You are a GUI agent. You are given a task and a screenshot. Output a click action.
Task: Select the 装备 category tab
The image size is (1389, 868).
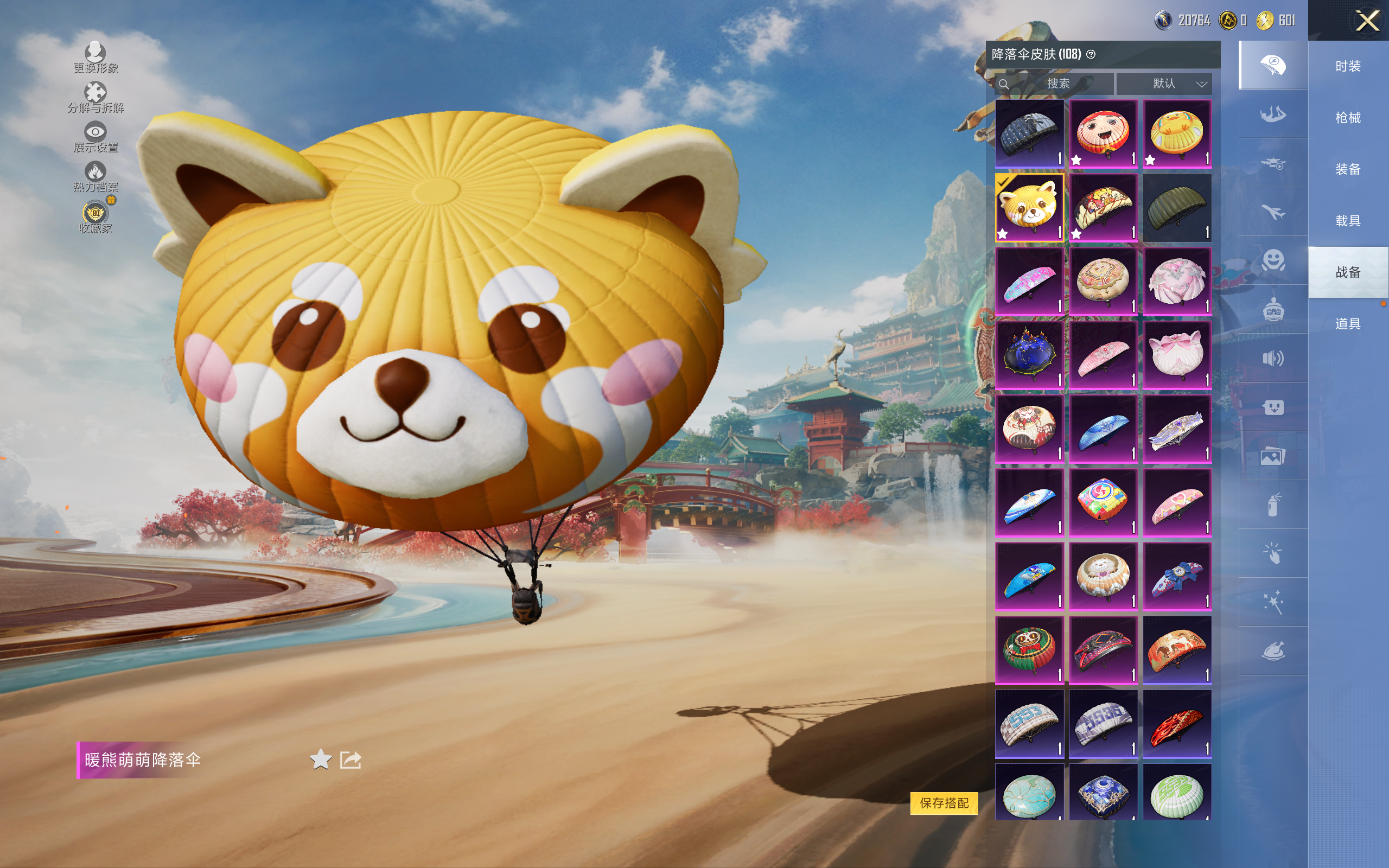(1347, 169)
